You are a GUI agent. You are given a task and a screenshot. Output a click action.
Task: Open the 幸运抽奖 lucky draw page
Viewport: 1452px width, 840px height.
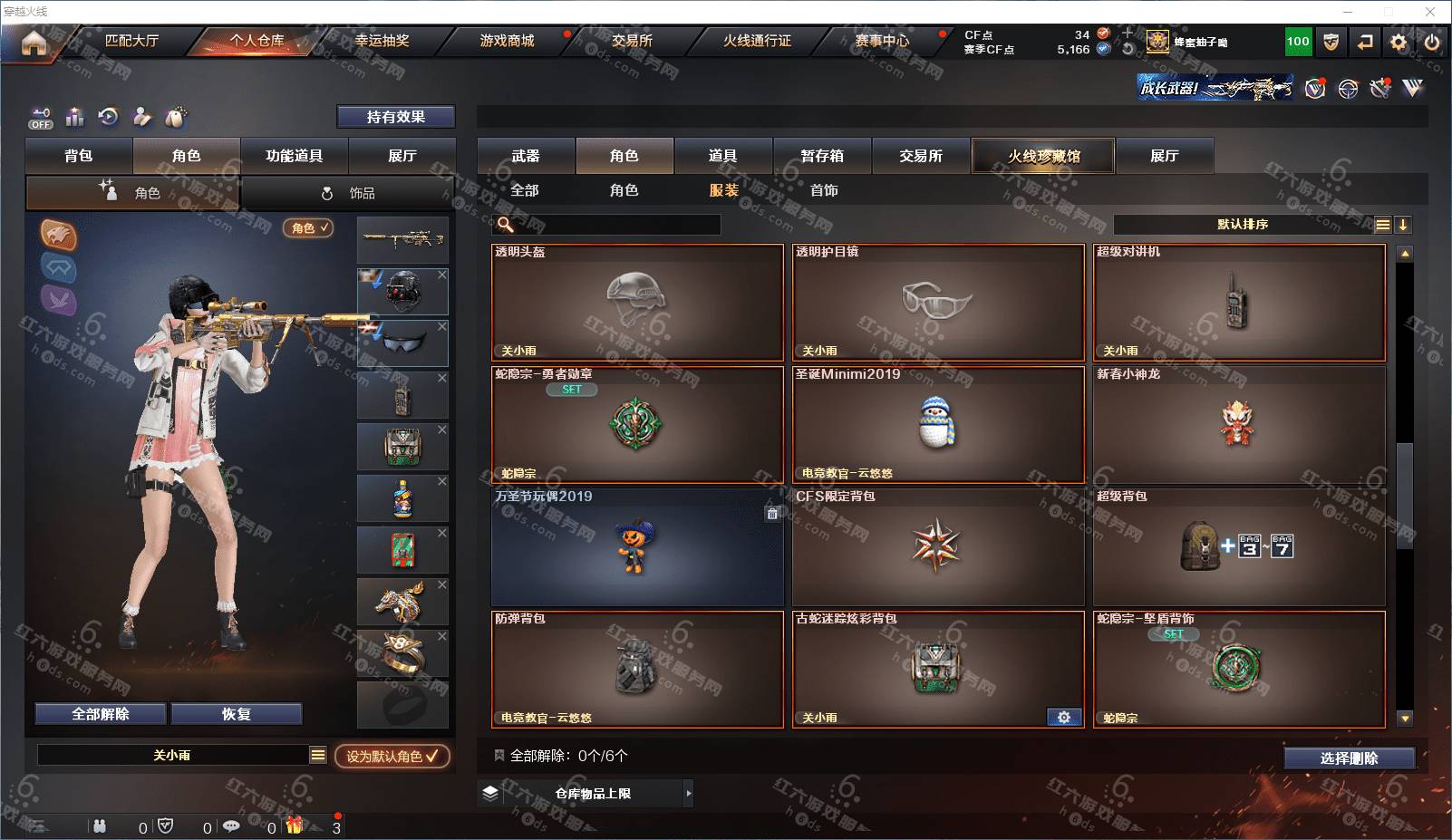(x=382, y=41)
